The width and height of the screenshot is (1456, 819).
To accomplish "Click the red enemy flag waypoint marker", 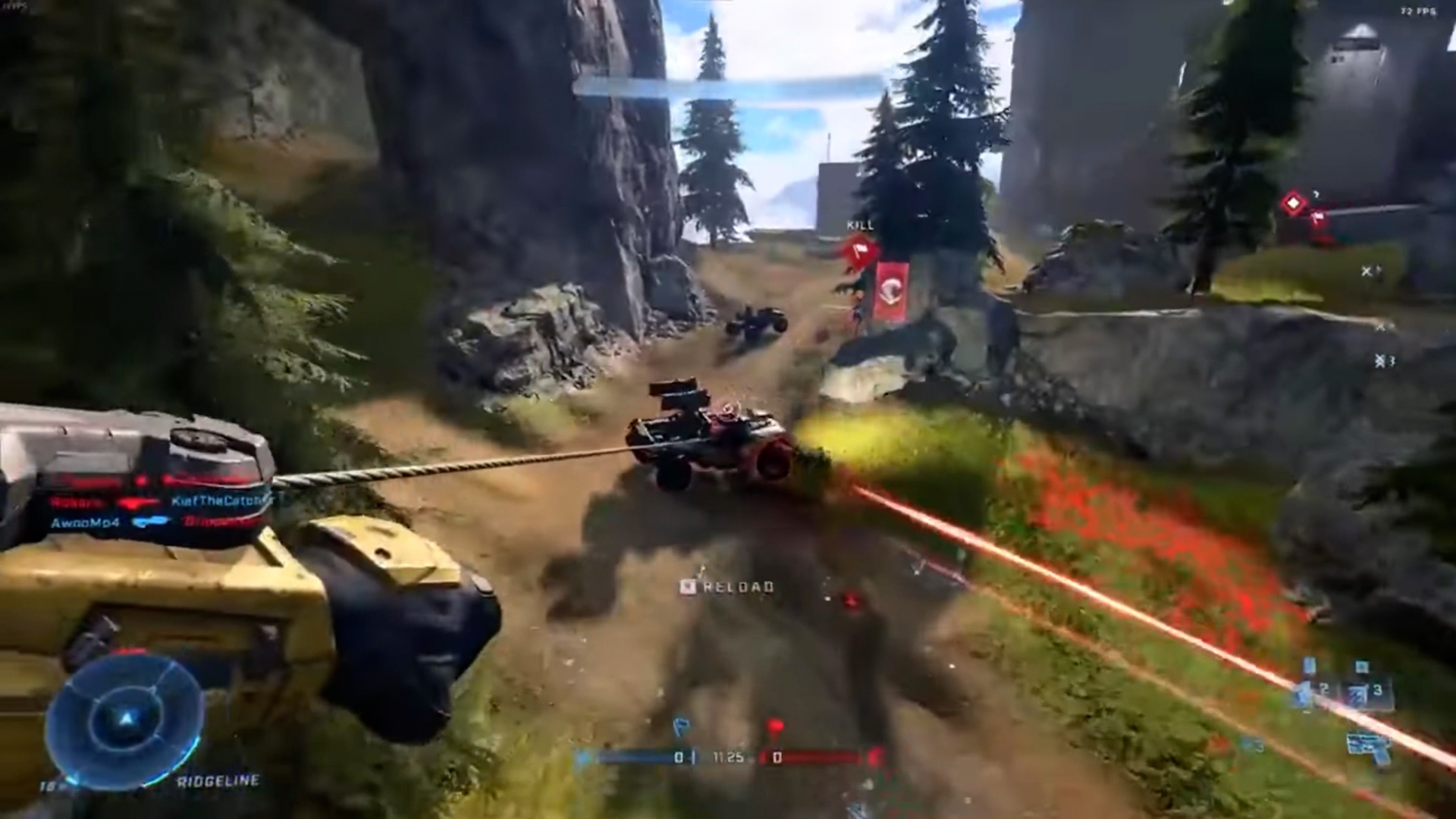I will [x=860, y=250].
